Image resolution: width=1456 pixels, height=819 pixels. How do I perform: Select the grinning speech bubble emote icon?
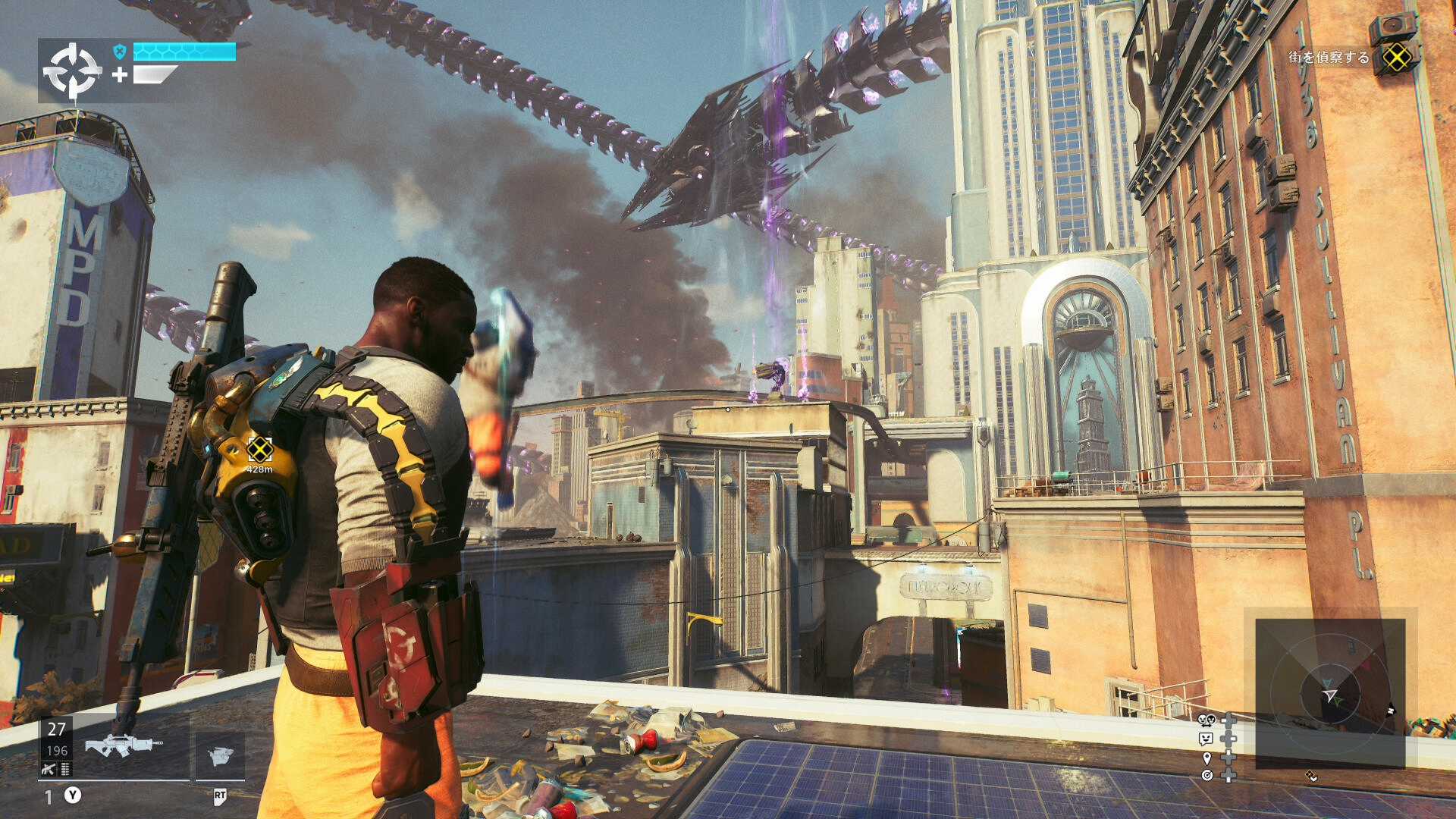1206,738
